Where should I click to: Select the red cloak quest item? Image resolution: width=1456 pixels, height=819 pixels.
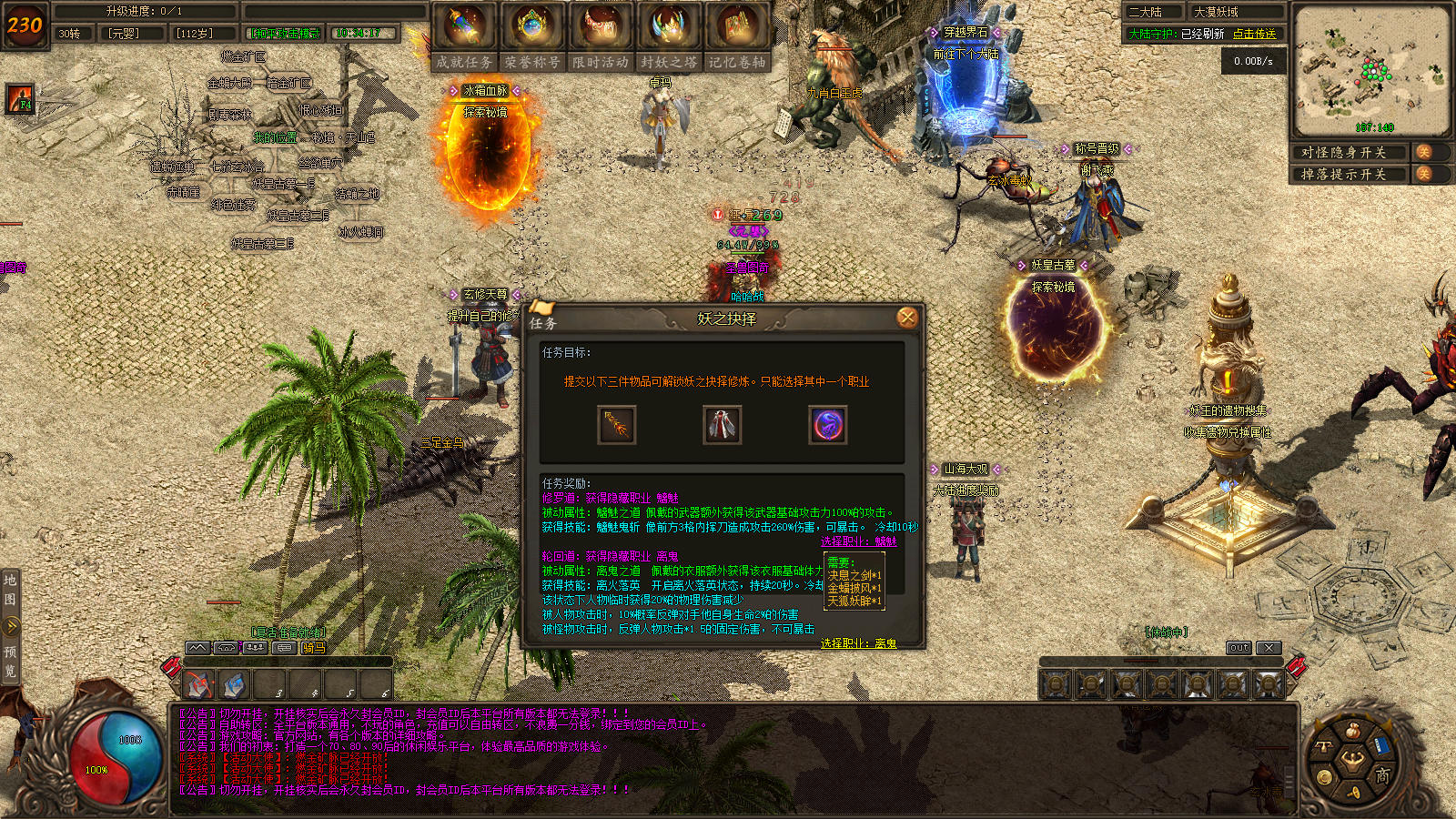coord(723,425)
